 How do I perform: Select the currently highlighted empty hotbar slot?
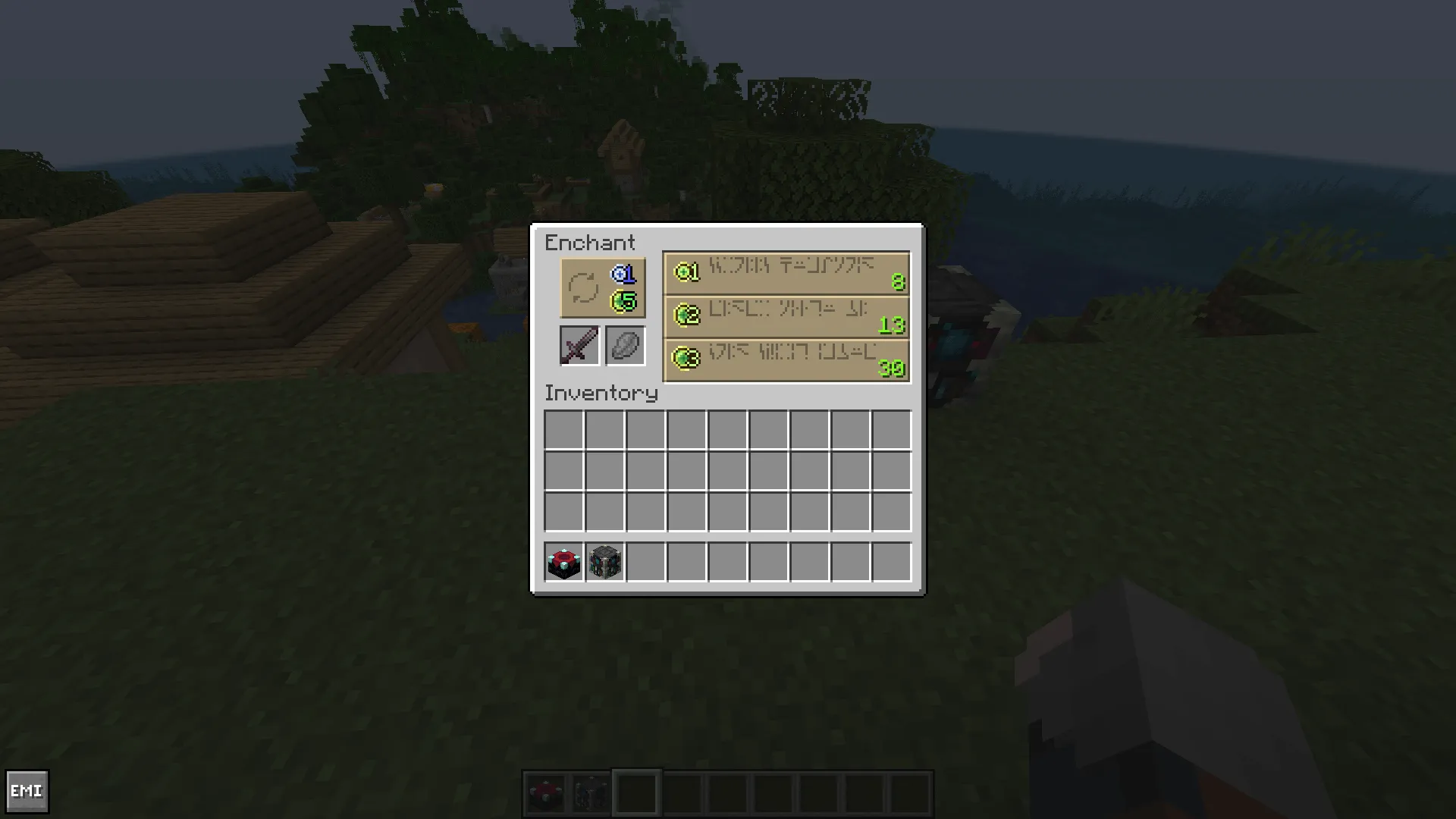[x=635, y=791]
